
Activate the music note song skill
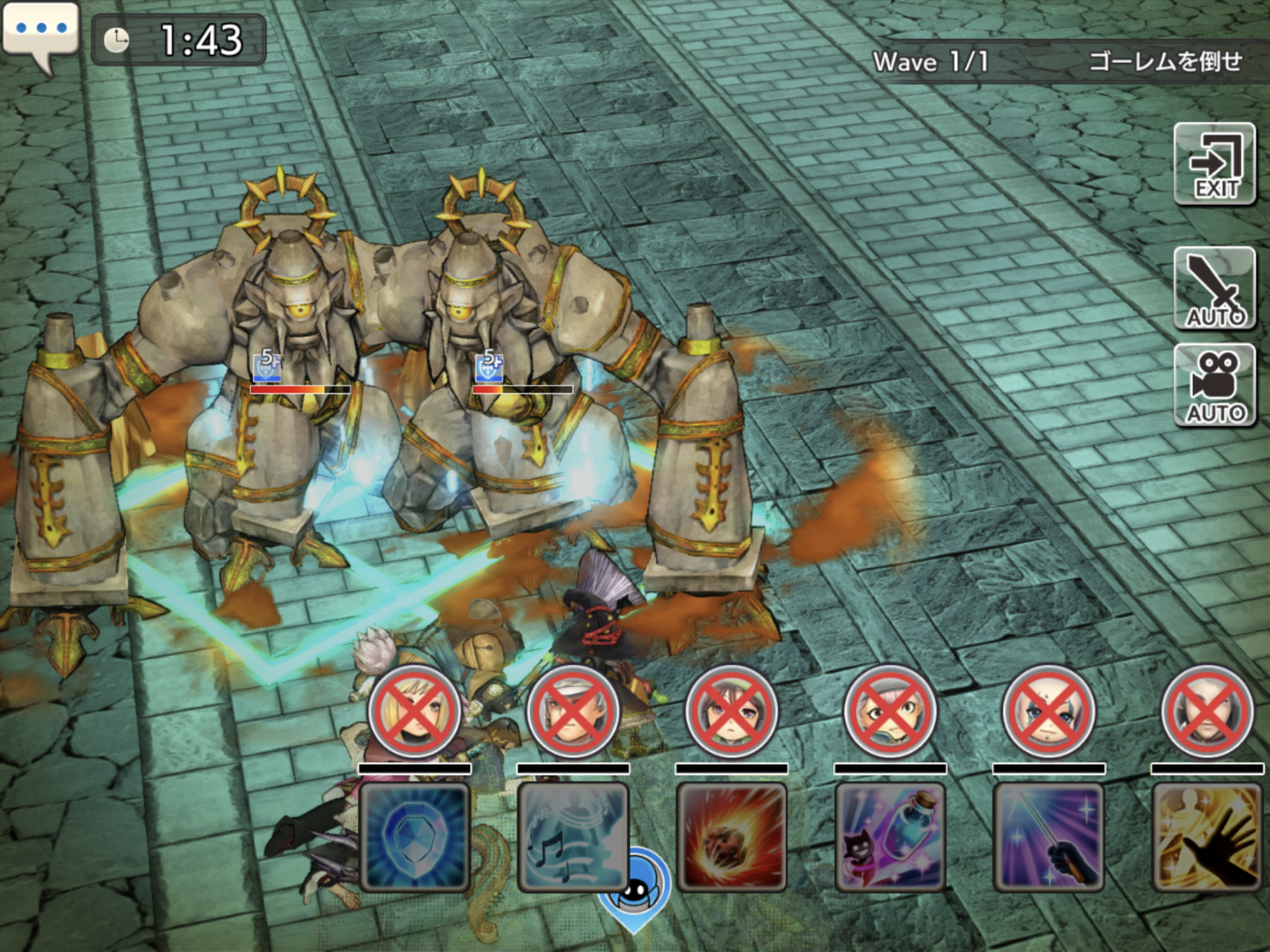tap(573, 837)
